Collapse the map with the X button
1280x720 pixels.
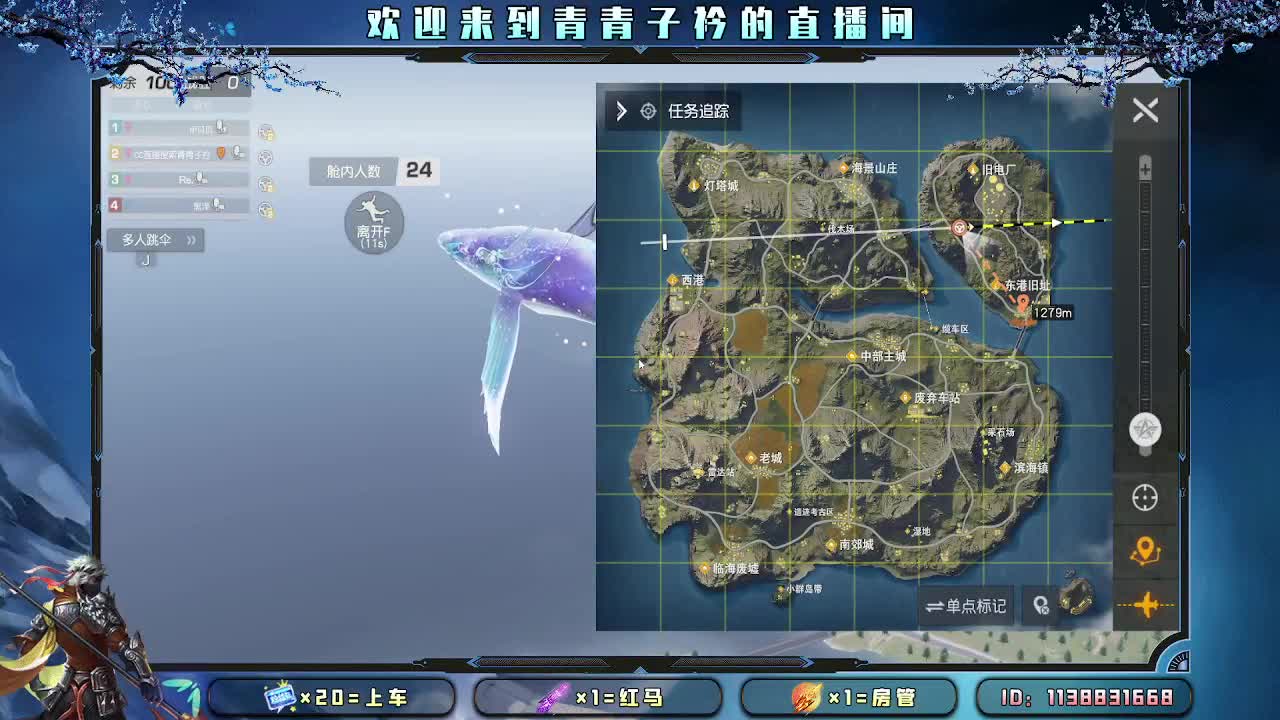pyautogui.click(x=1144, y=110)
